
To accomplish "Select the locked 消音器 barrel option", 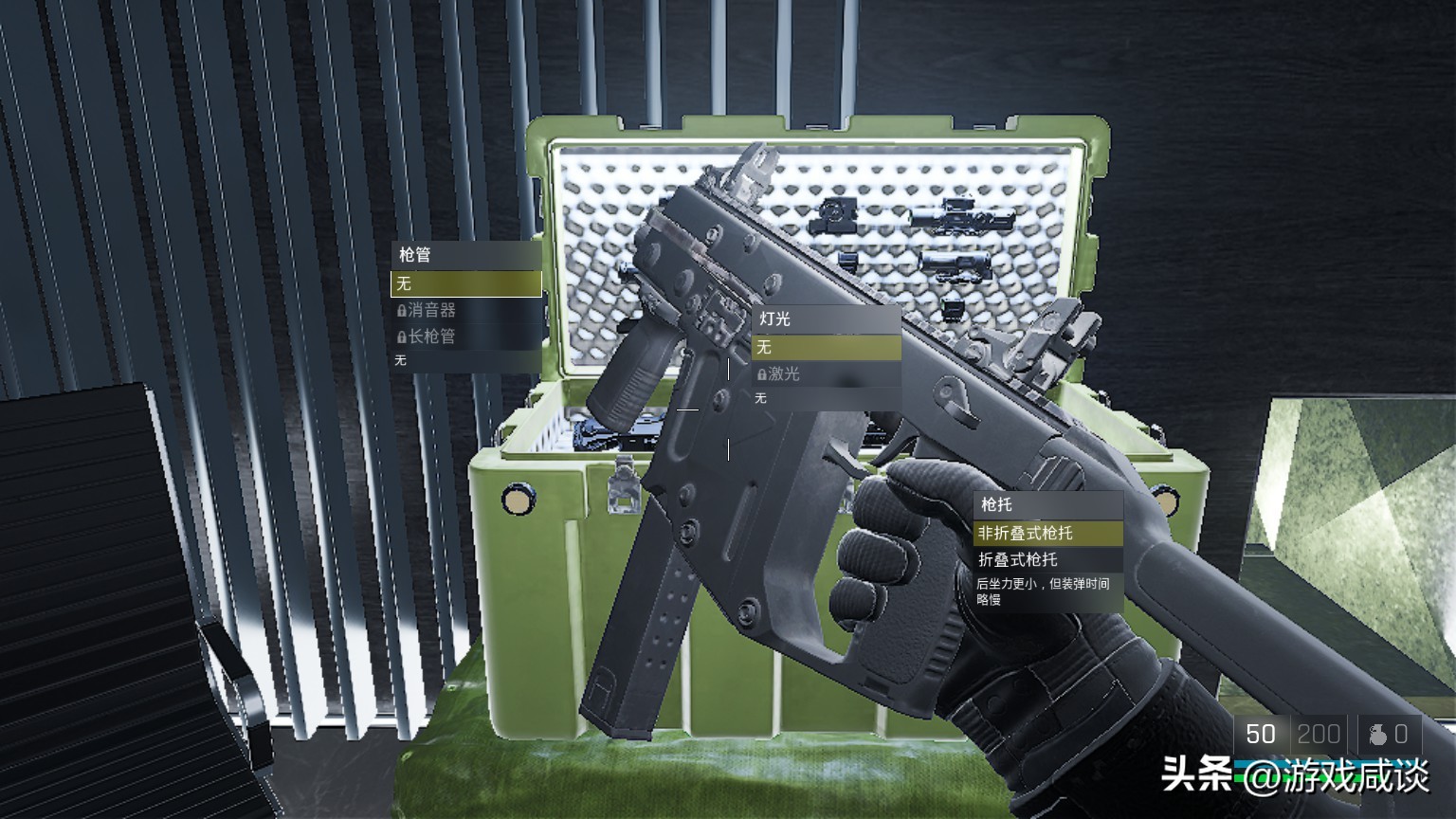I will [x=464, y=310].
